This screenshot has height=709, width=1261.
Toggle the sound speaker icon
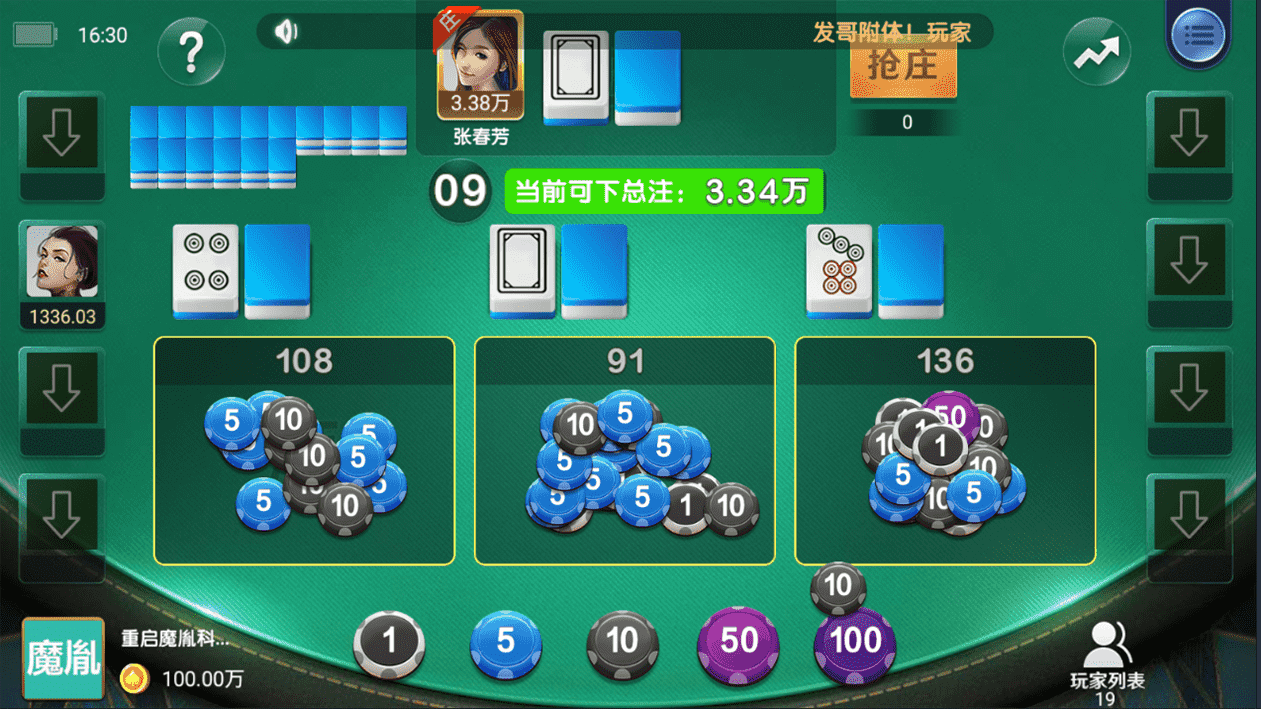point(286,32)
